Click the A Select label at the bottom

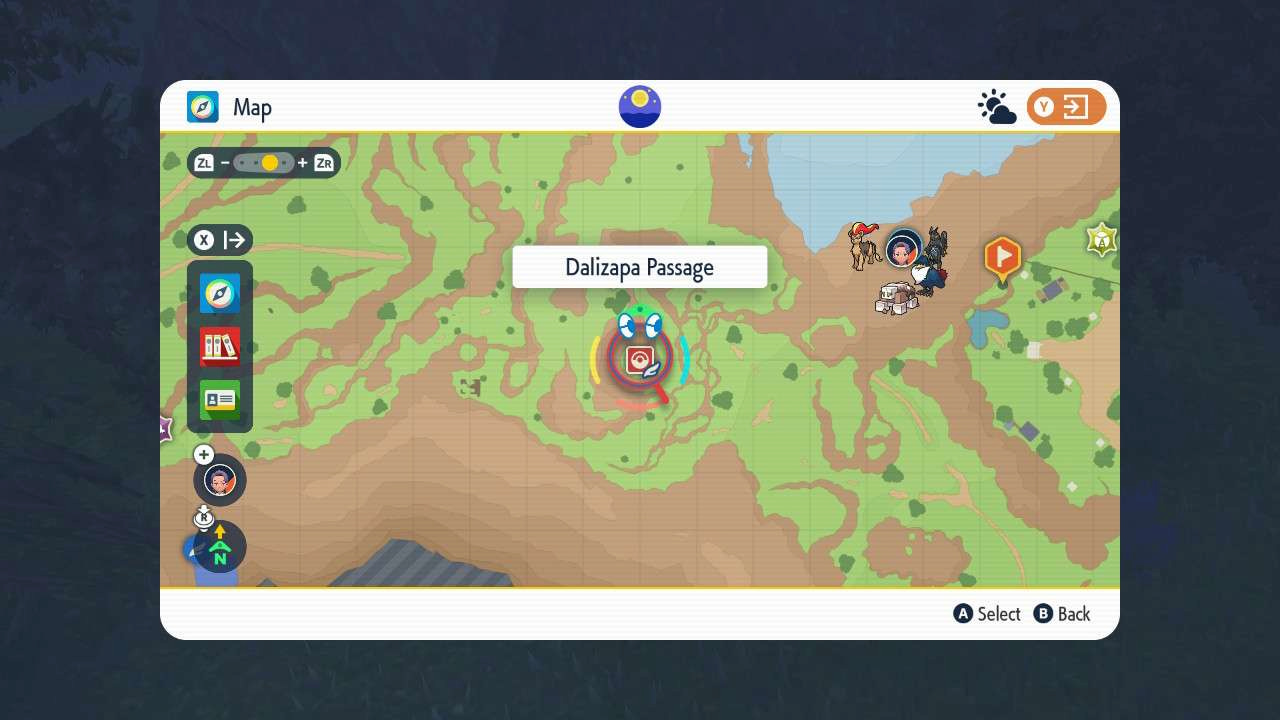pos(987,614)
